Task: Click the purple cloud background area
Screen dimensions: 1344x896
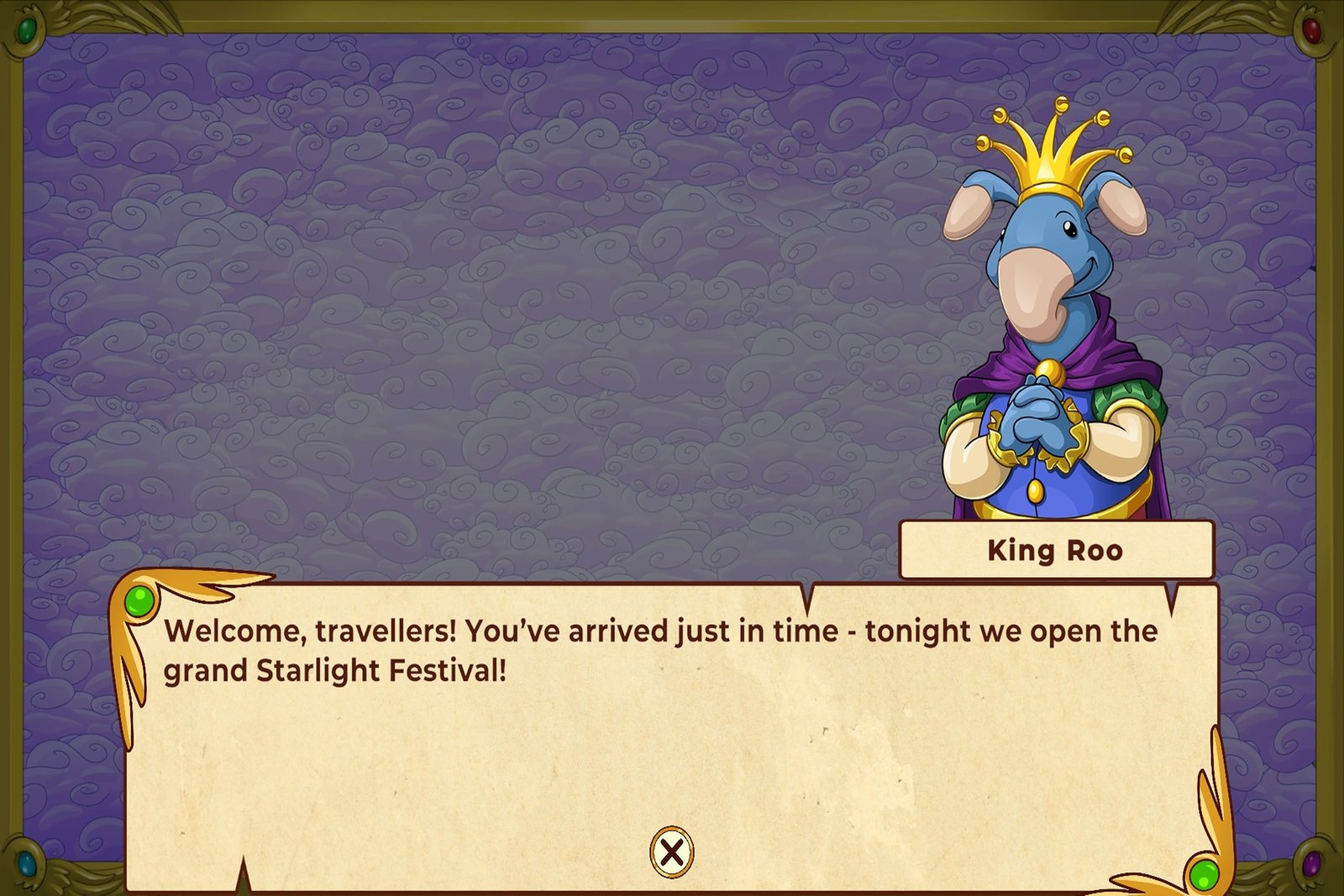Action: [x=462, y=294]
